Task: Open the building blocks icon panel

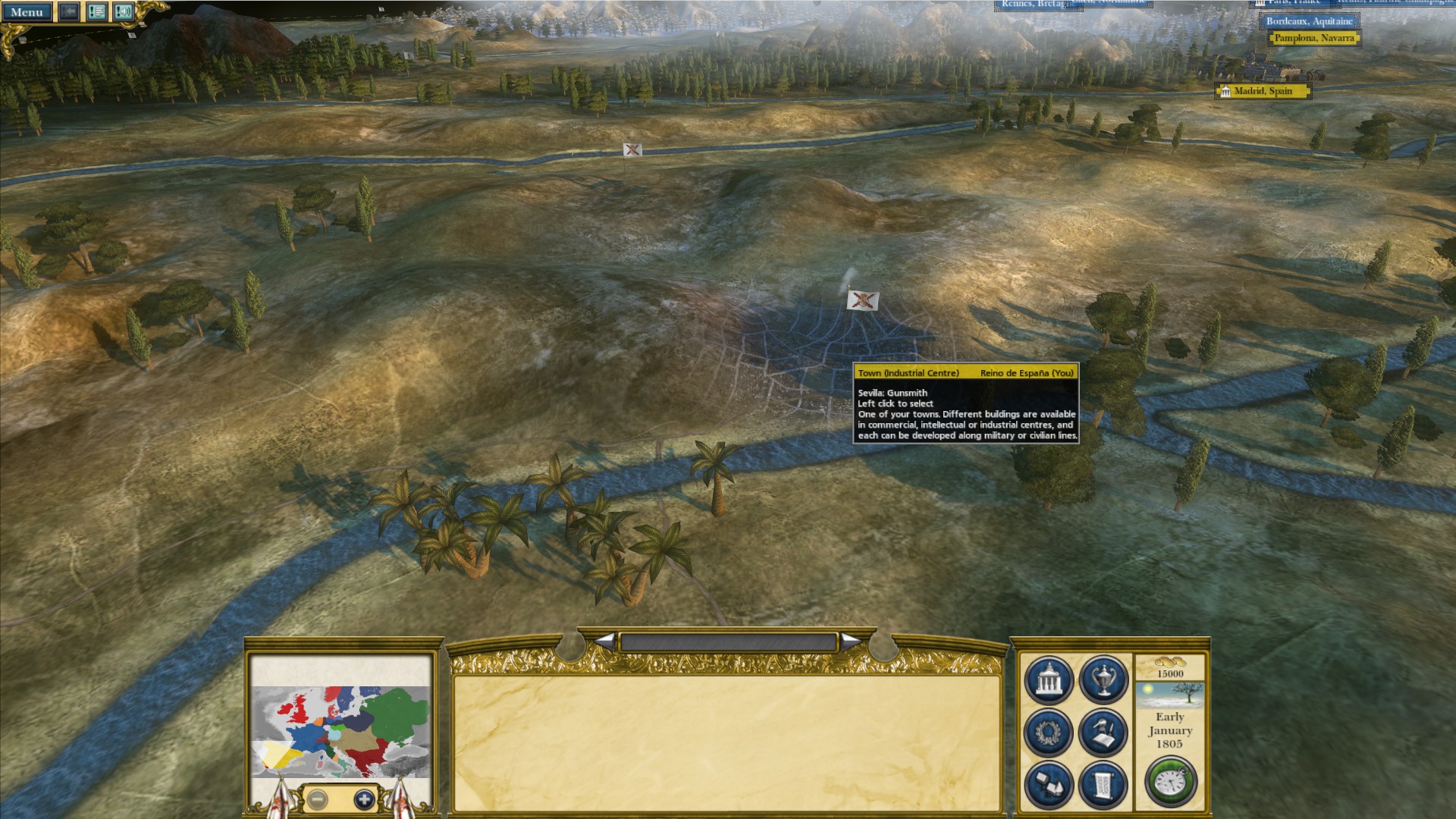Action: click(x=1049, y=785)
